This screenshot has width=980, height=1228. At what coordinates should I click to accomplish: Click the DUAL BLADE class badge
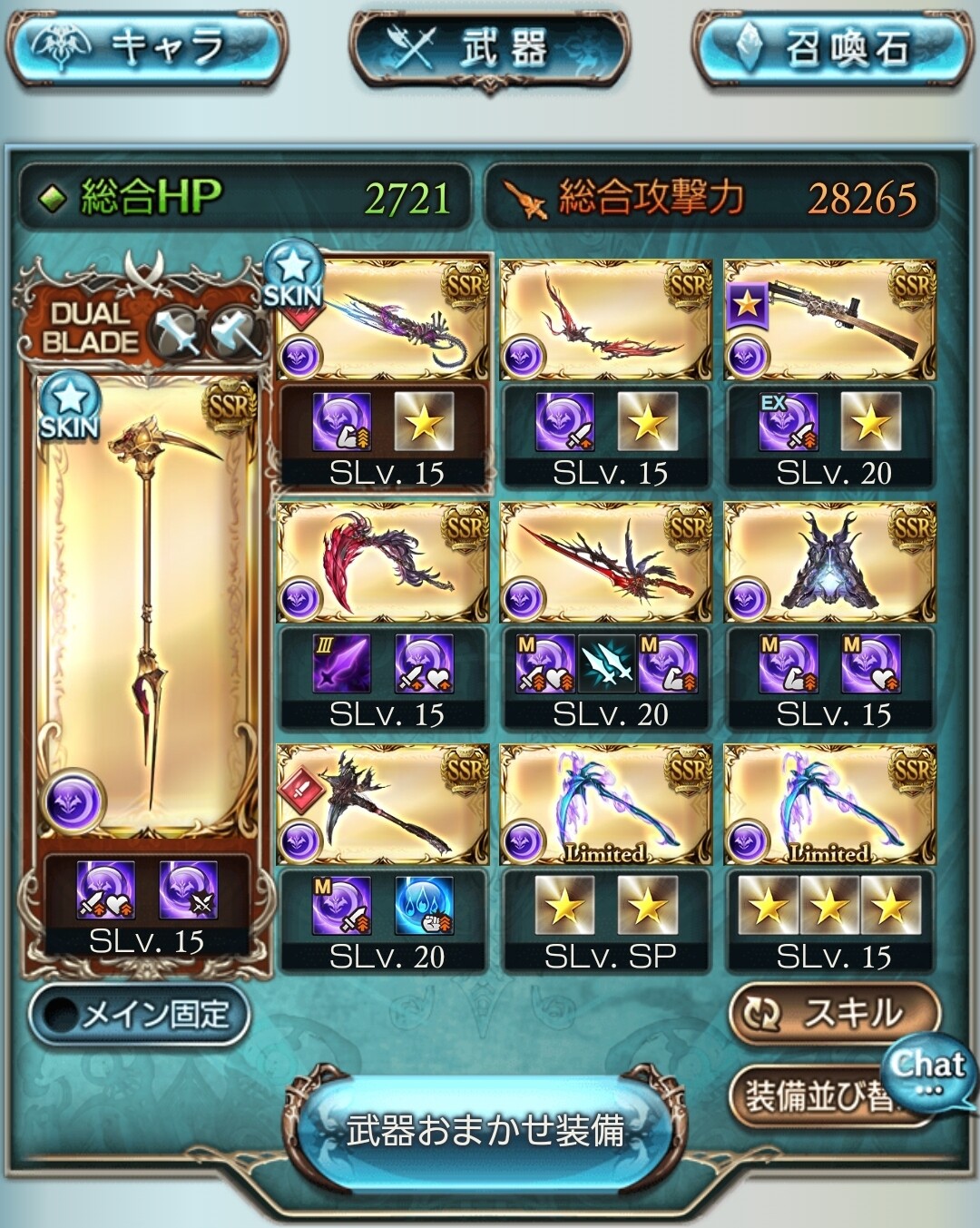(91, 329)
